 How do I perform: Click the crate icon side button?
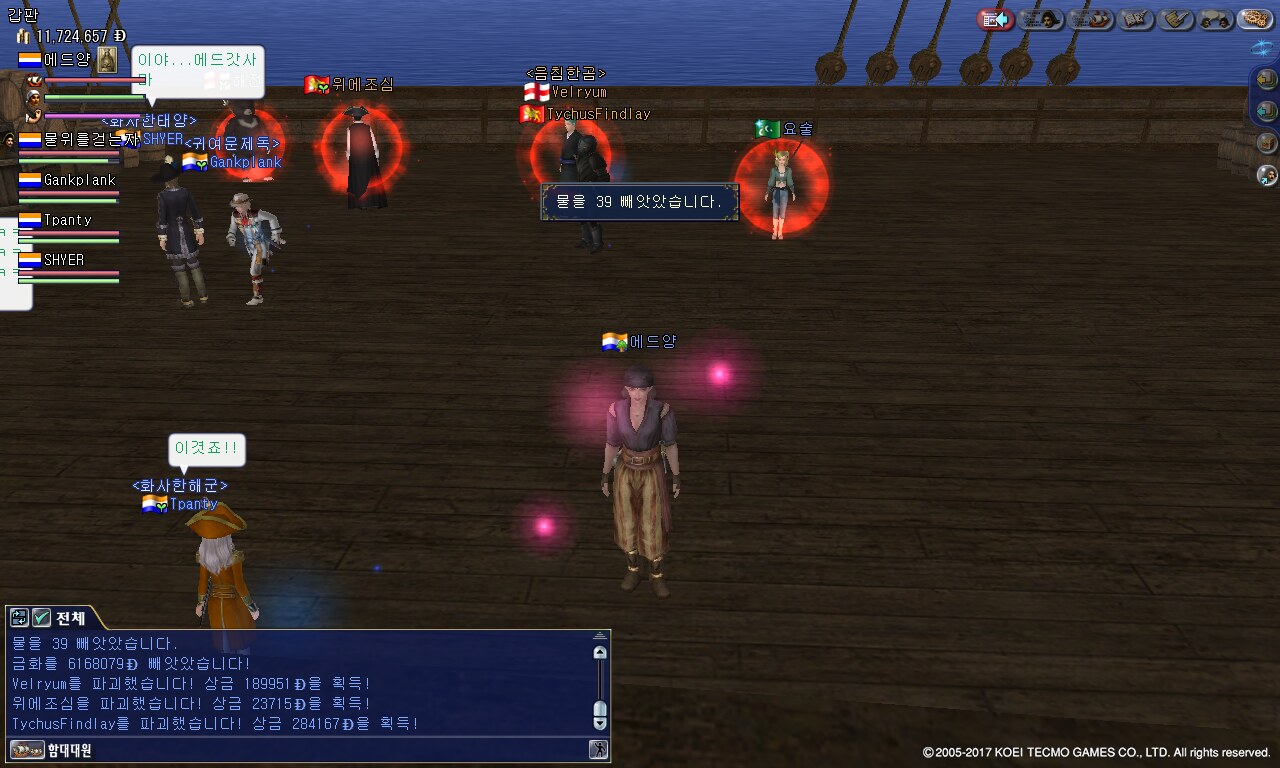[x=1267, y=142]
